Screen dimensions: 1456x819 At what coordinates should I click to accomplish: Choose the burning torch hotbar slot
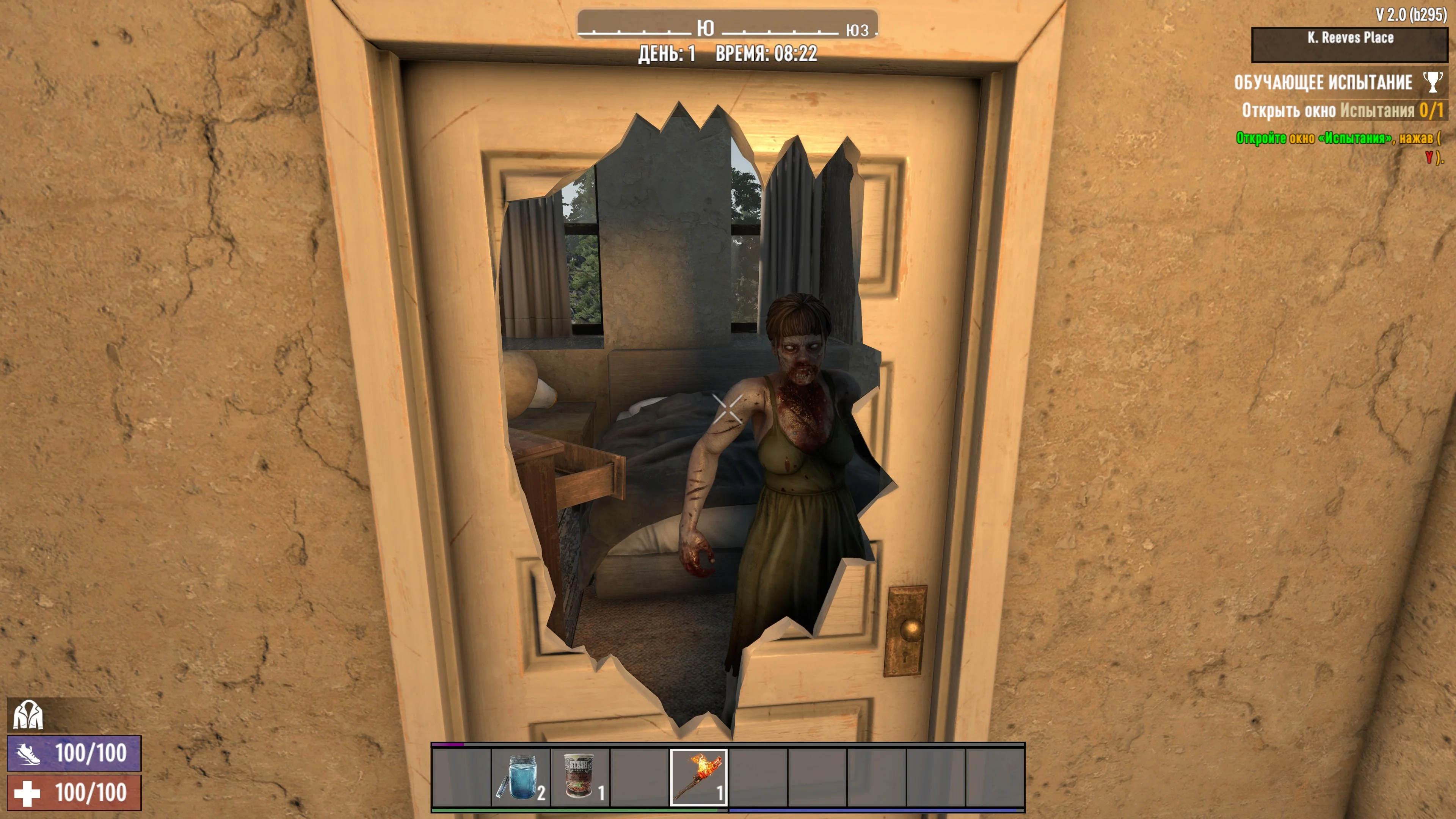click(x=698, y=778)
